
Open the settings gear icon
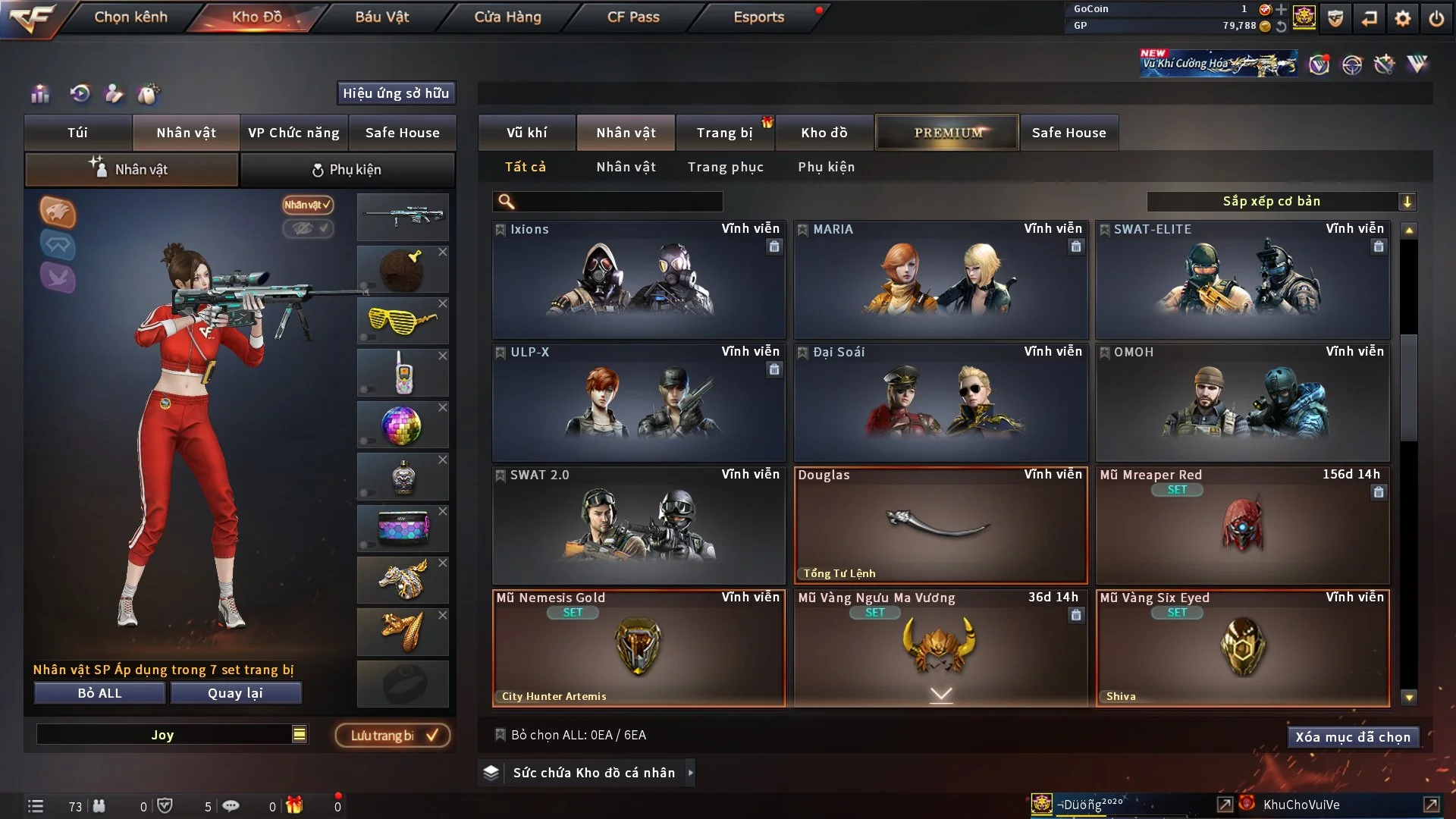[1403, 17]
